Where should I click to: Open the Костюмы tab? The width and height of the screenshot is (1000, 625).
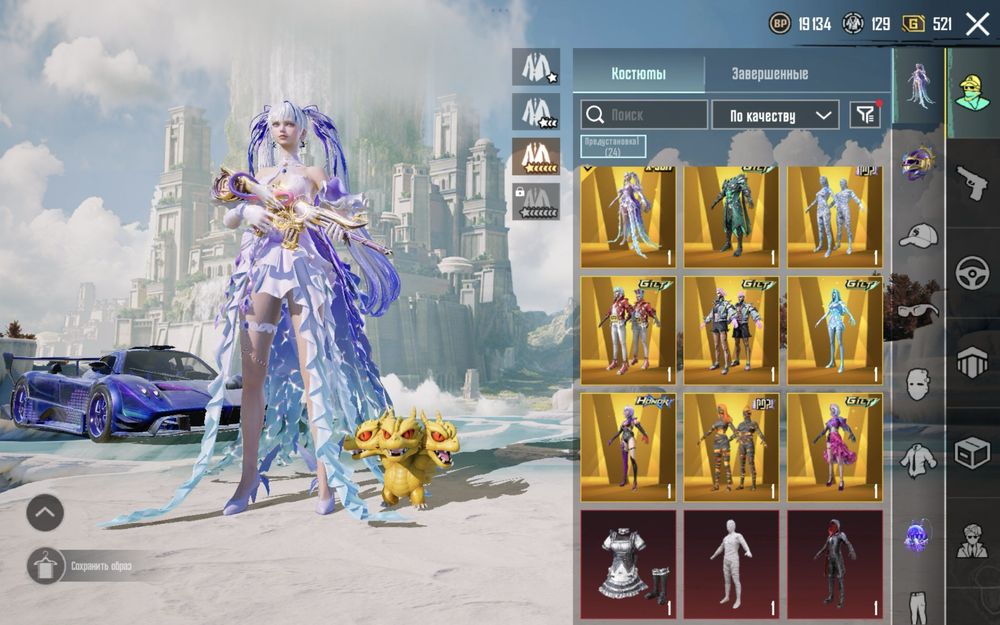coord(638,74)
